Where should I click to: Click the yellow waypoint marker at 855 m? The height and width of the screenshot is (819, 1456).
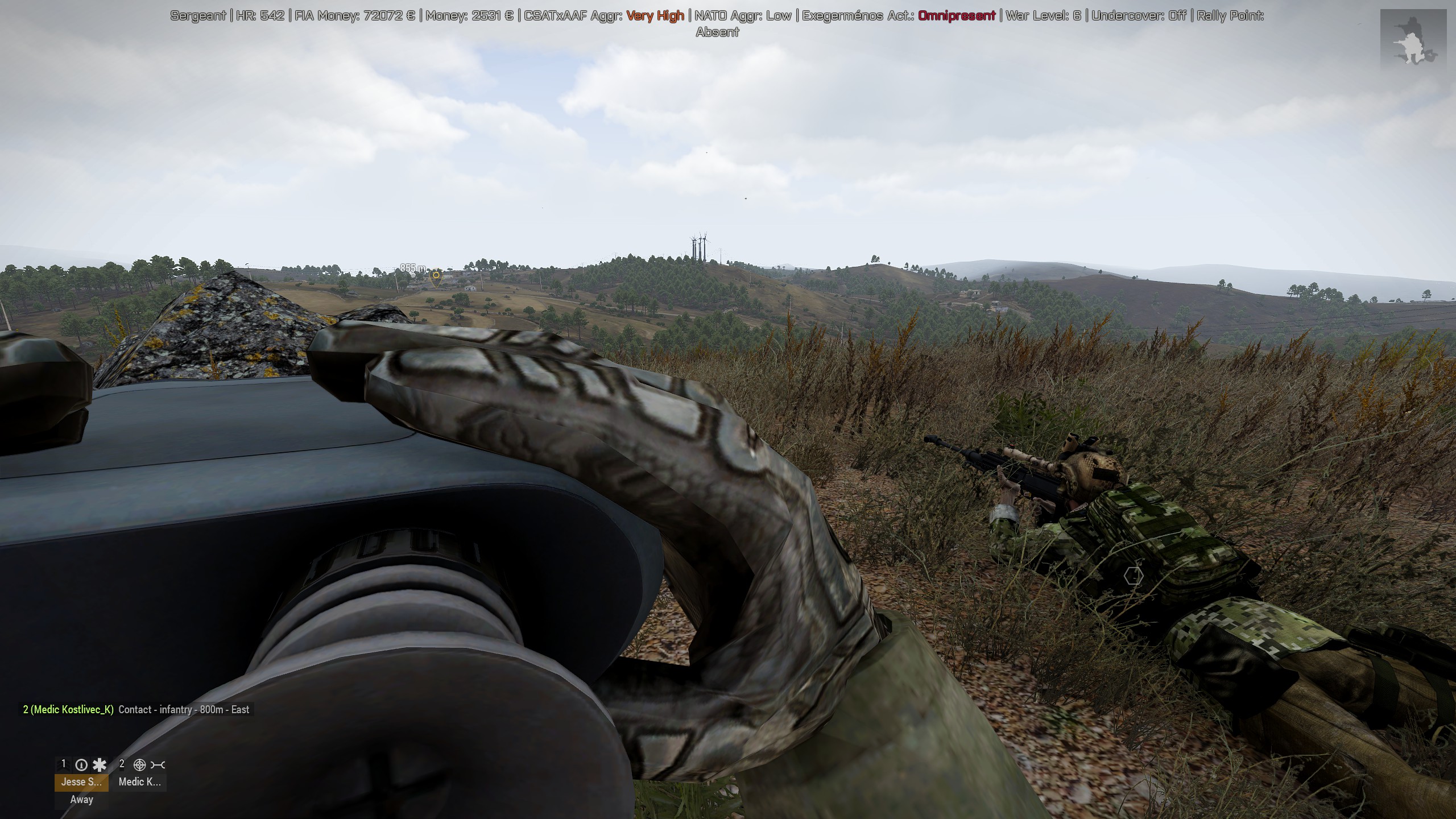436,276
